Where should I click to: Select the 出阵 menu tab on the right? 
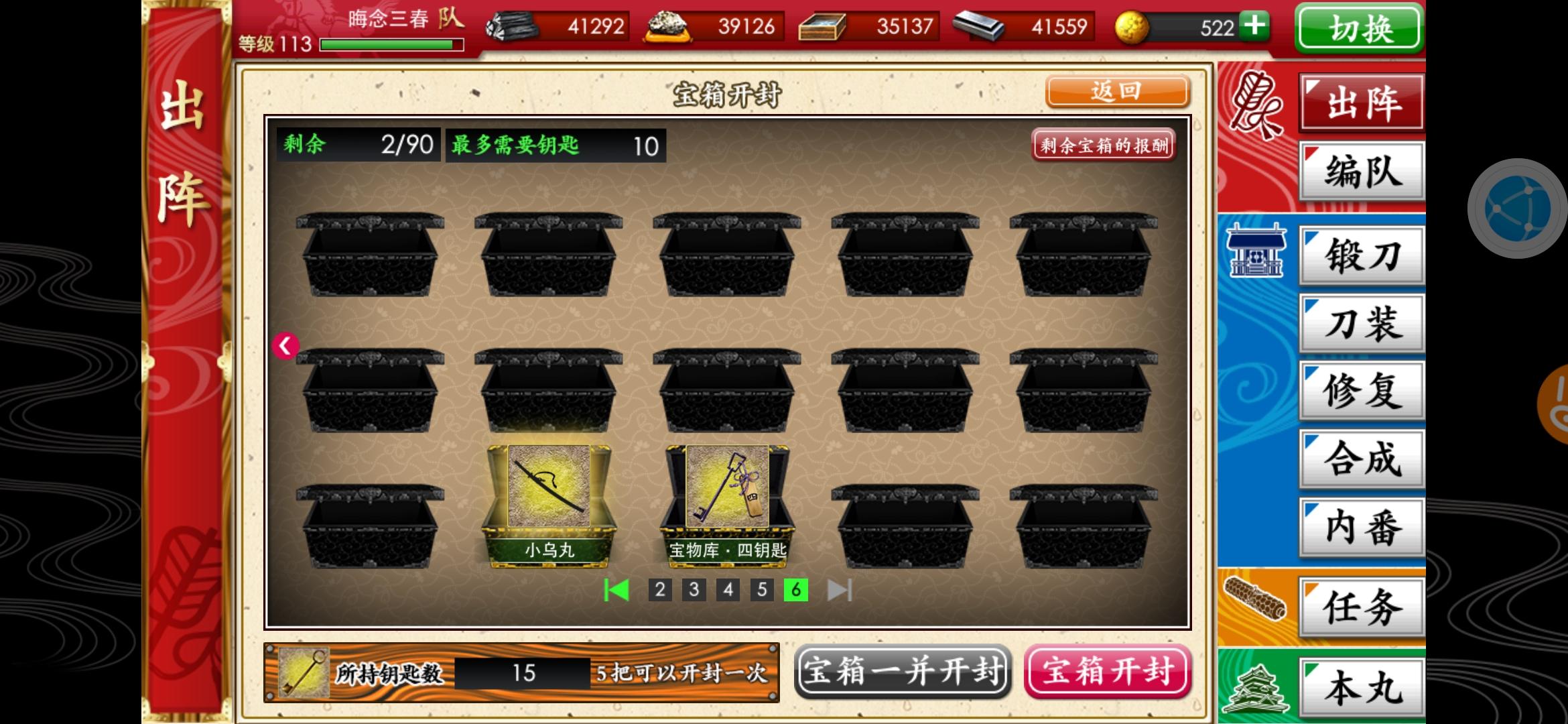(x=1360, y=102)
